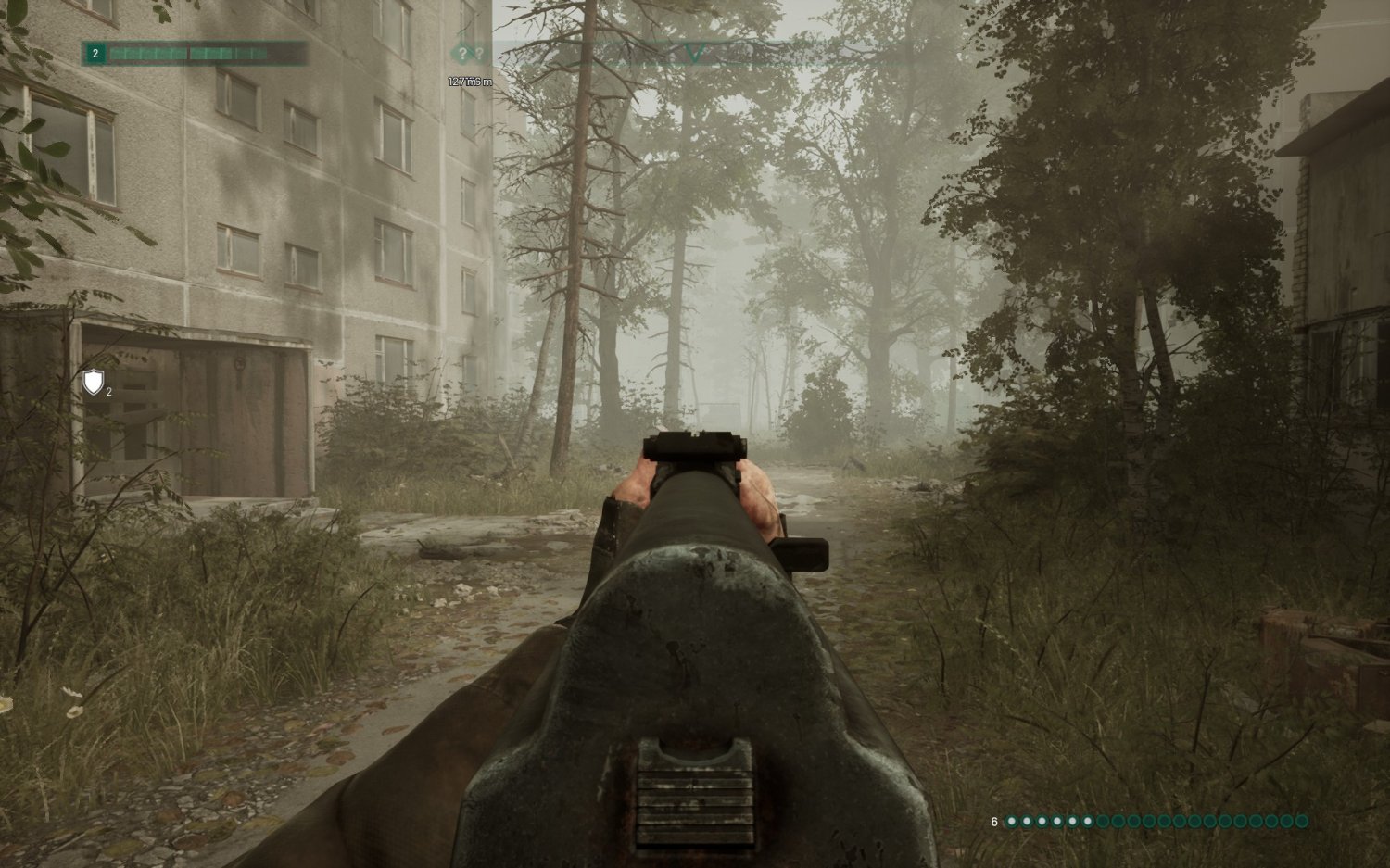The image size is (1390, 868).
Task: Click the ammo counter showing 6
Action: pyautogui.click(x=993, y=821)
